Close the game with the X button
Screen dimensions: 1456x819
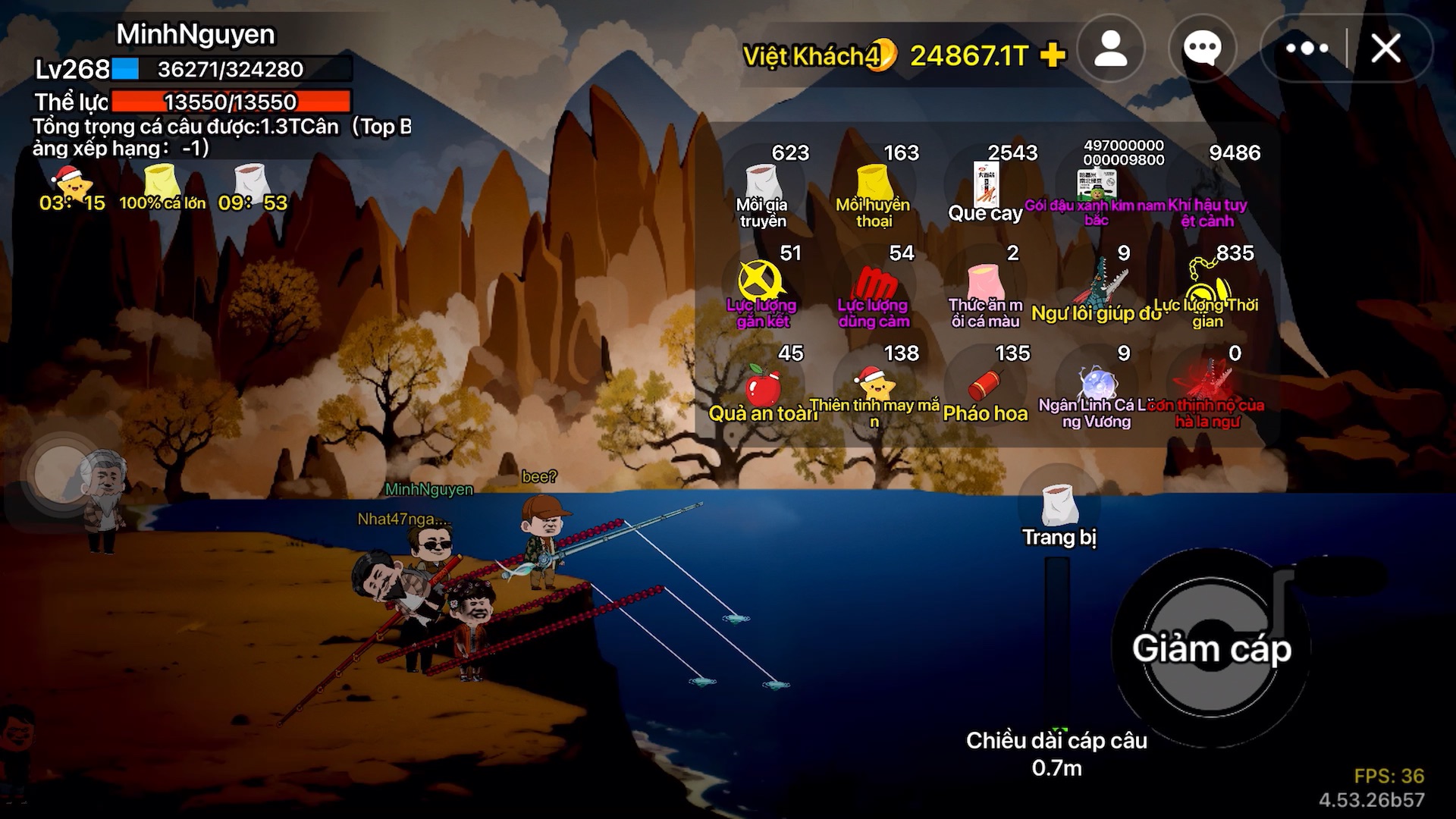pyautogui.click(x=1385, y=49)
